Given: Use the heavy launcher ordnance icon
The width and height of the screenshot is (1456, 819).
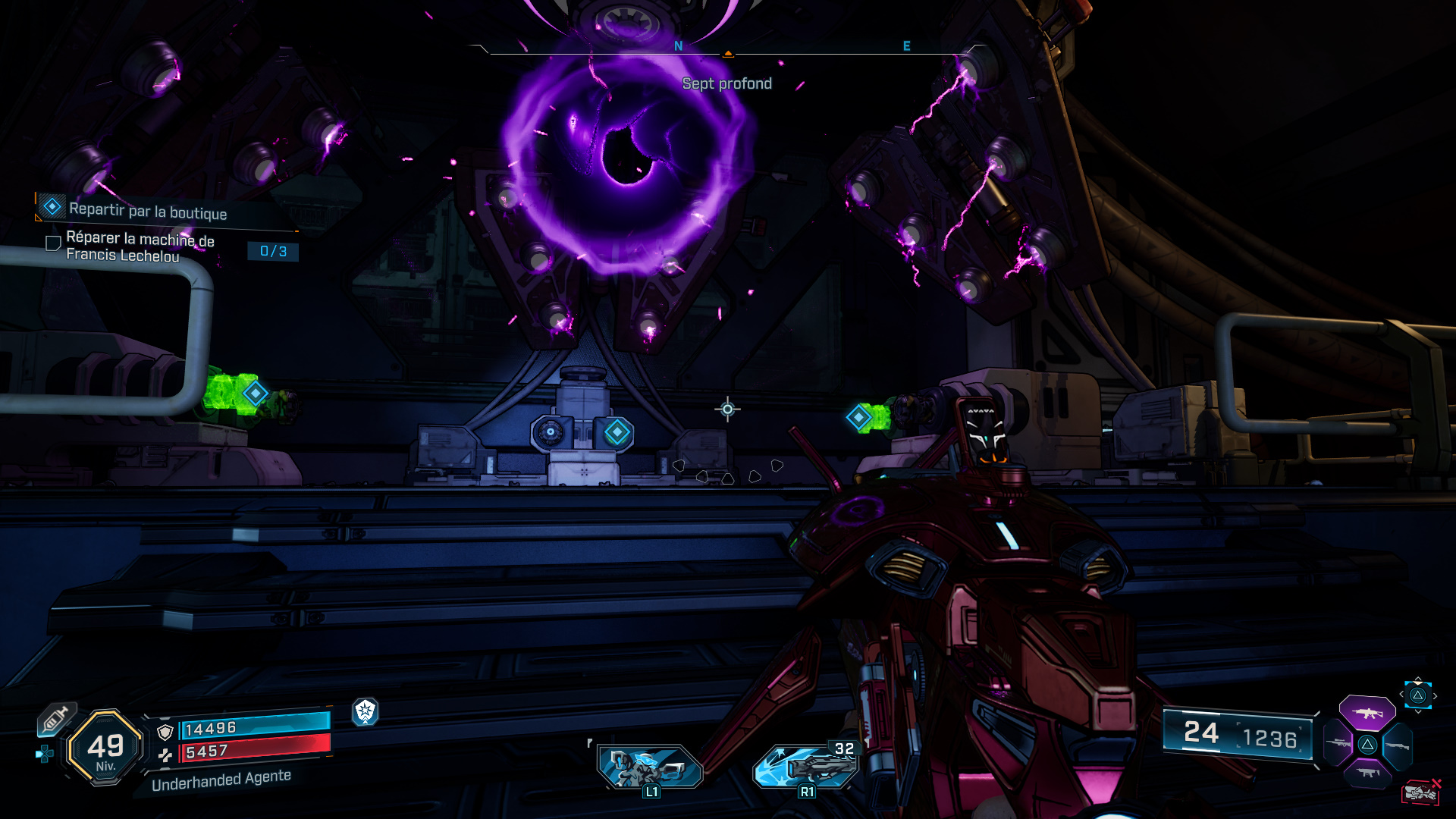Looking at the screenshot, I should coord(805,766).
